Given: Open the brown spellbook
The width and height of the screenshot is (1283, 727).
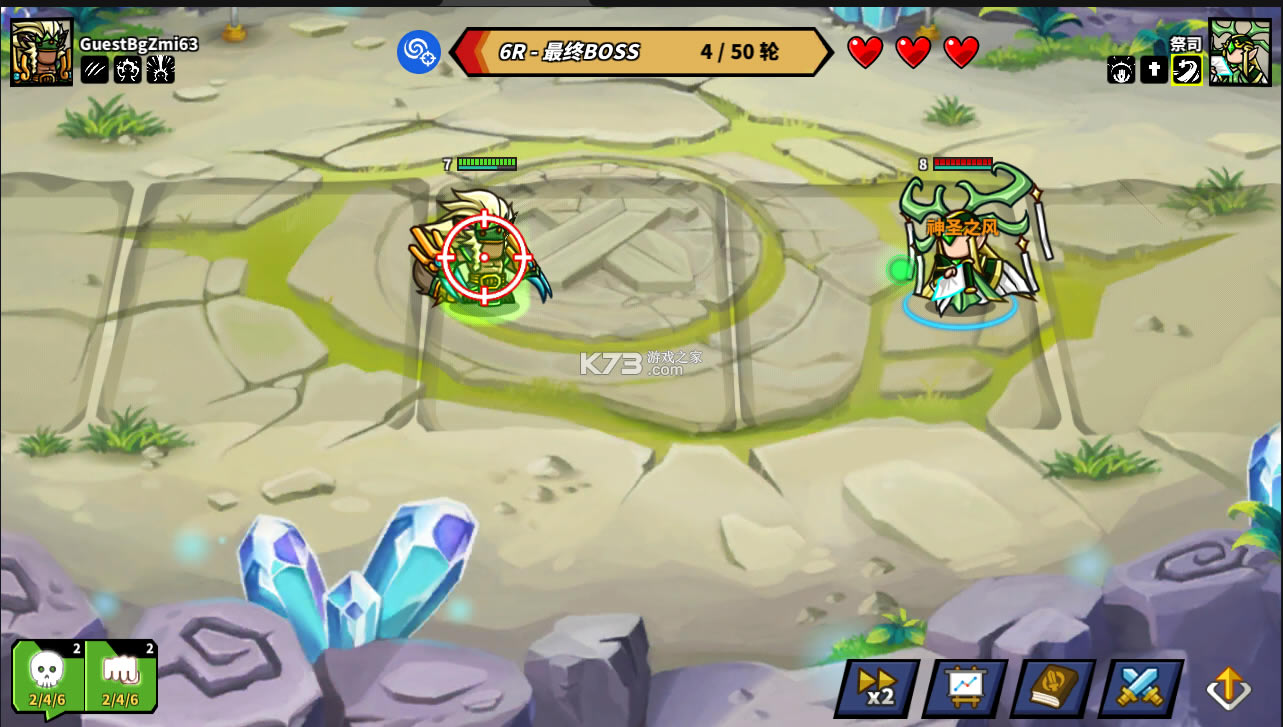Looking at the screenshot, I should 1052,688.
